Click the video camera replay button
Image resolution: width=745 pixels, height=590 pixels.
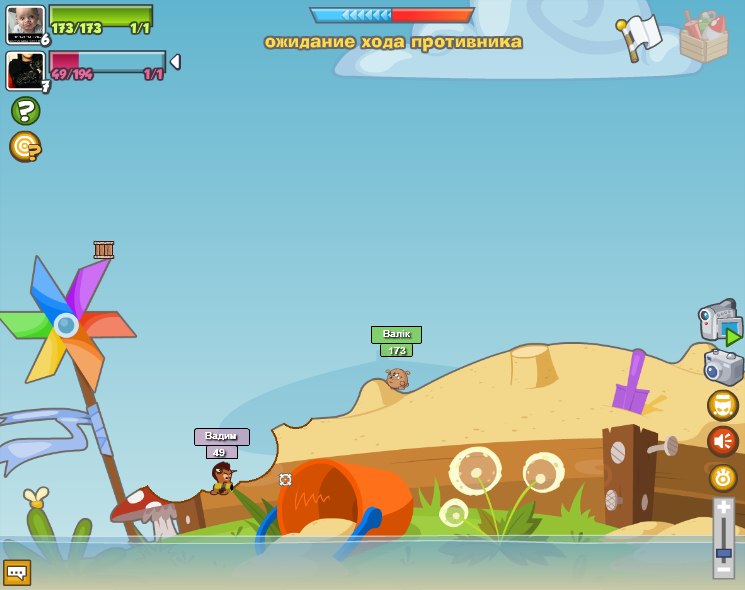click(719, 322)
